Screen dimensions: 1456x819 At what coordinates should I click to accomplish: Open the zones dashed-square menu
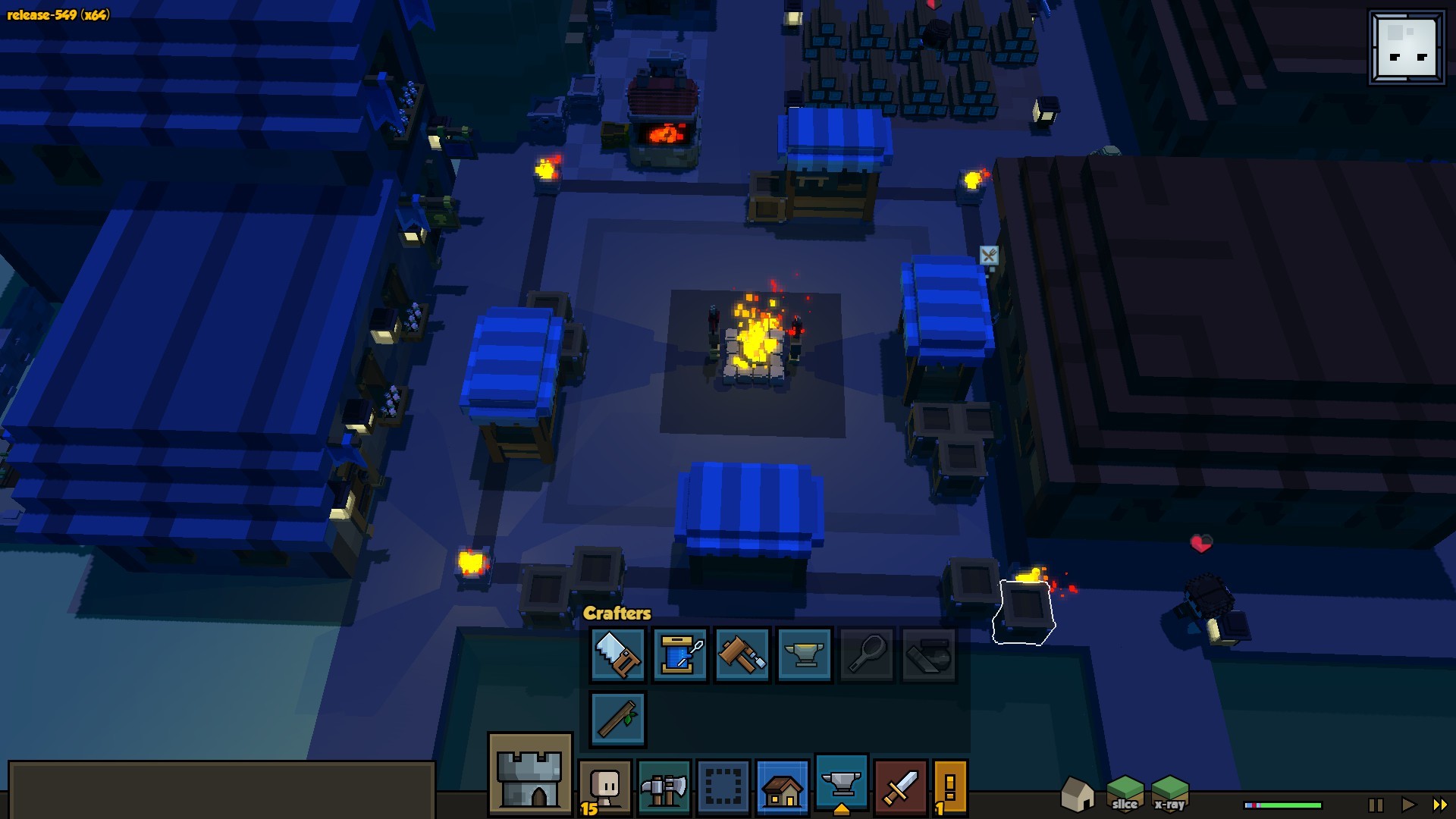tap(723, 788)
